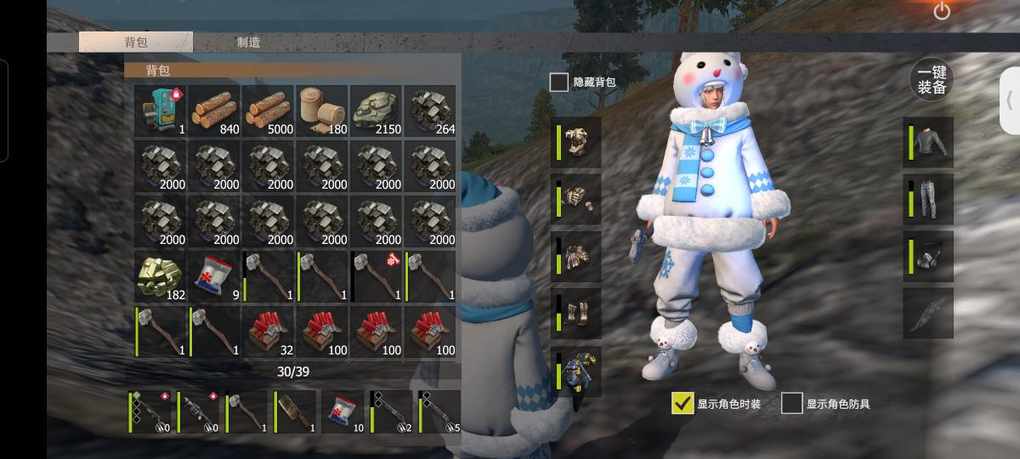Tick the 隐藏背包 checkbox
Image resolution: width=1020 pixels, height=459 pixels.
(x=559, y=82)
